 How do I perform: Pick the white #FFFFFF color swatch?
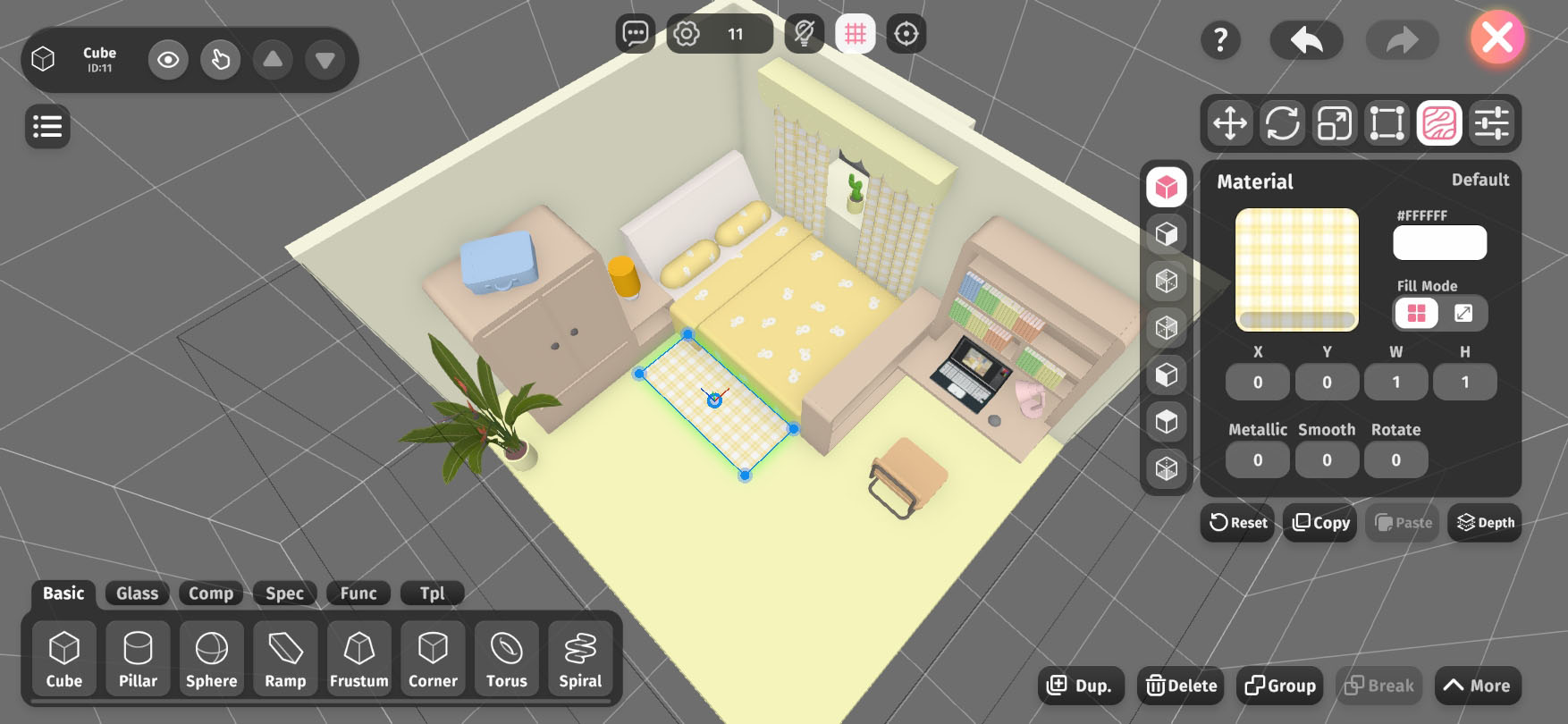(1439, 242)
